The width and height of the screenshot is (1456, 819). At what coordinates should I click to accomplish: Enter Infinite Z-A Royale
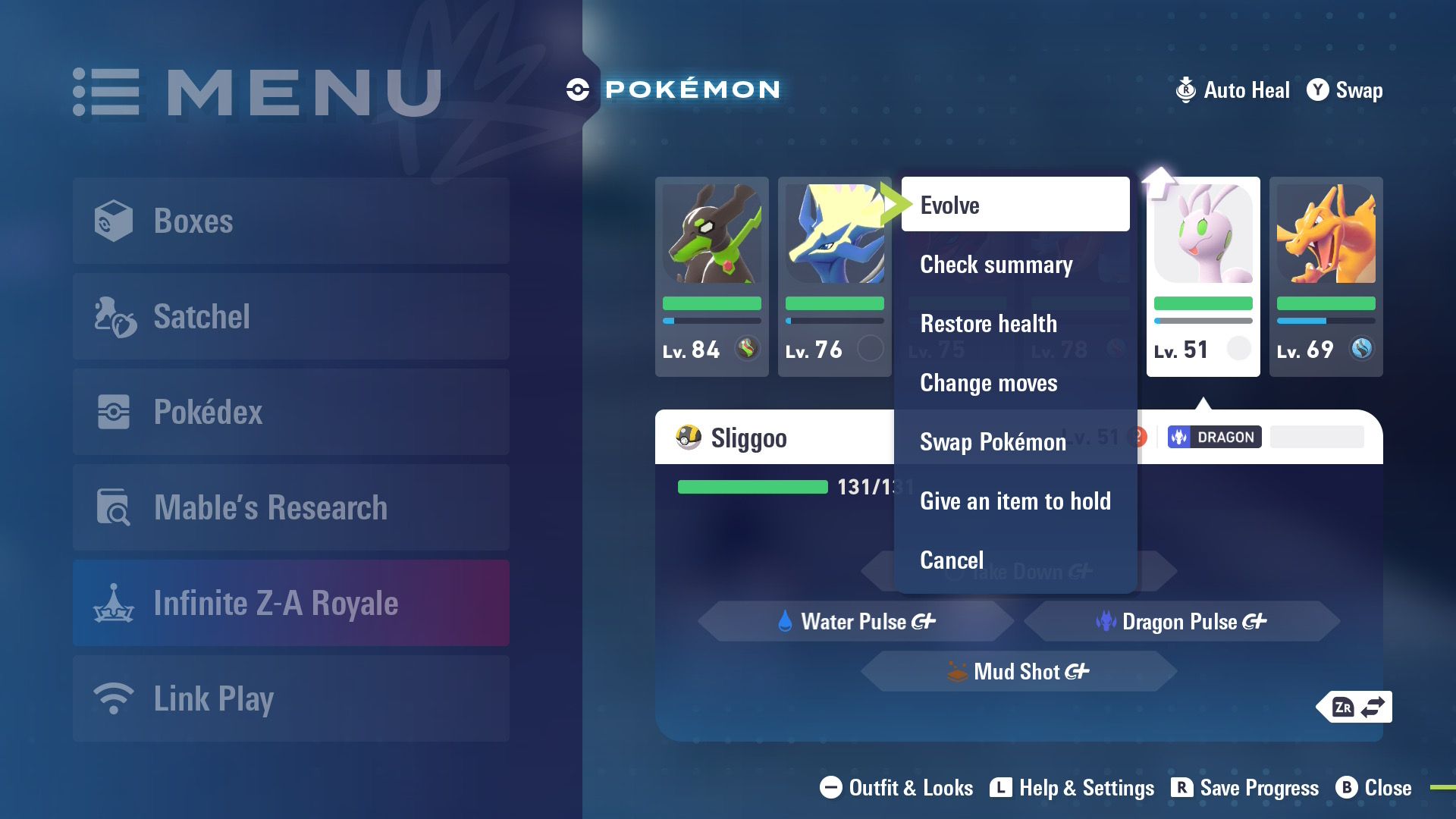[291, 603]
